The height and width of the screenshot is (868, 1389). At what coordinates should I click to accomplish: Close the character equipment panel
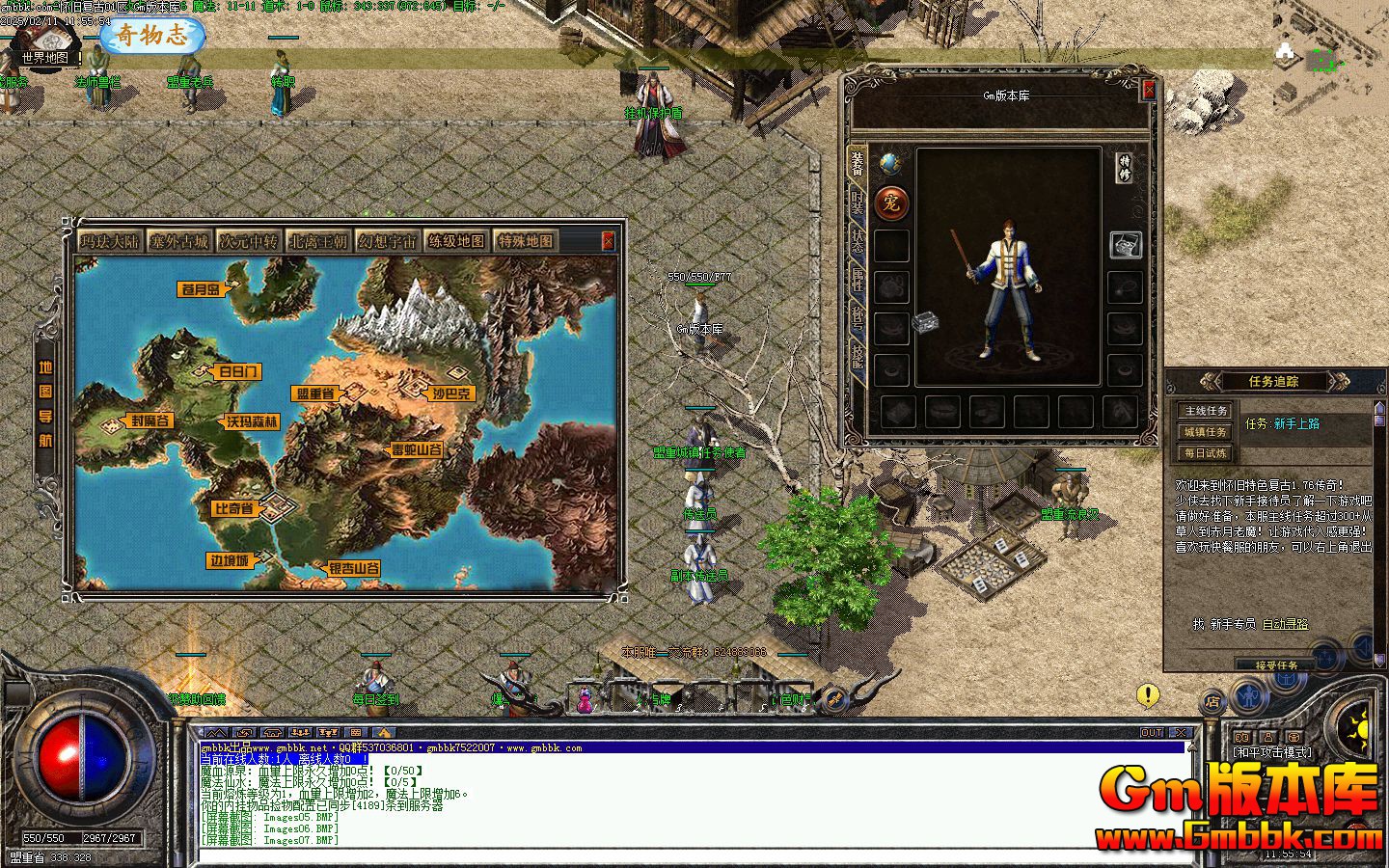coord(1149,91)
